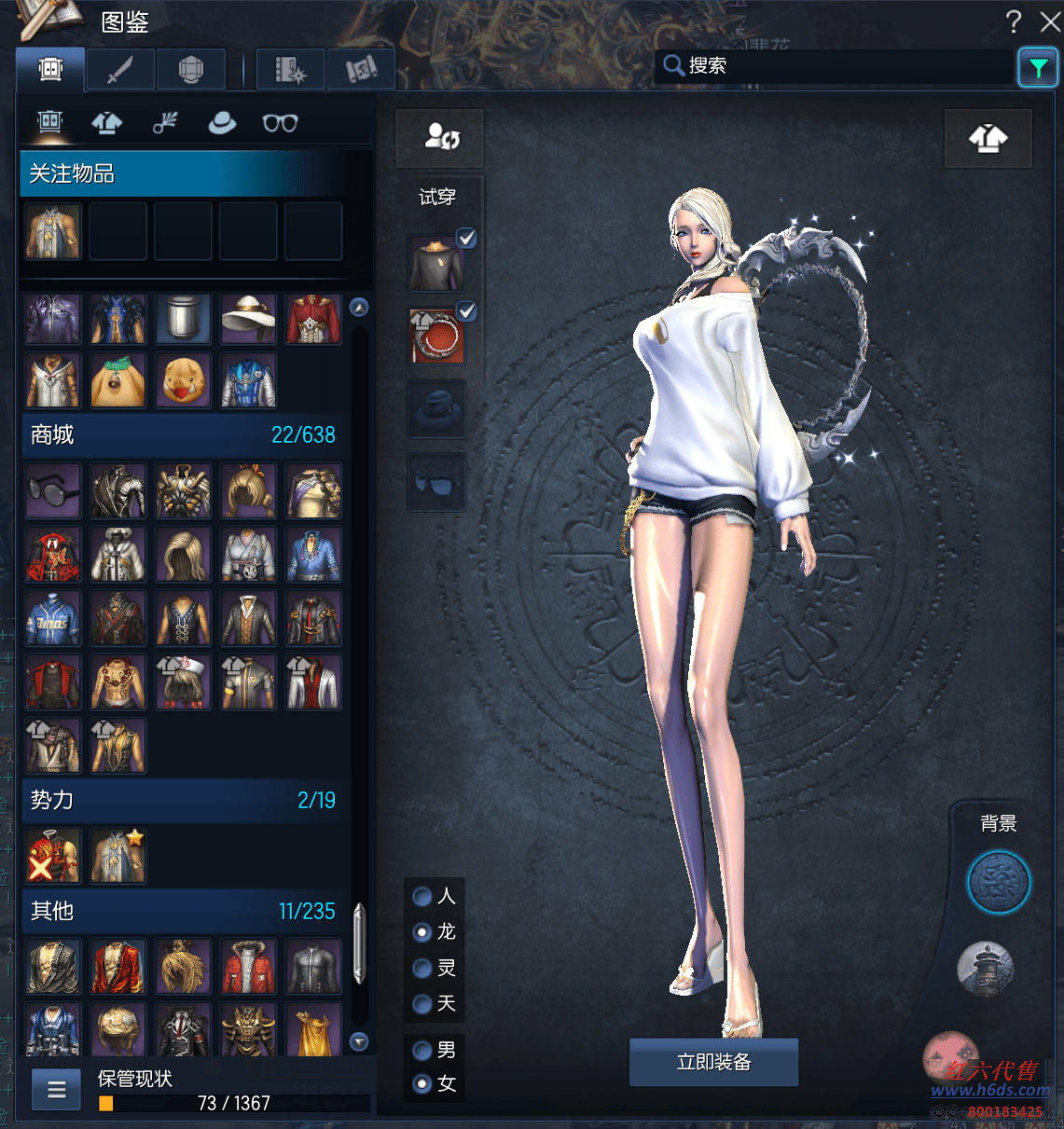Switch to the sword weapon tab
Image resolution: width=1064 pixels, height=1129 pixels.
(120, 69)
